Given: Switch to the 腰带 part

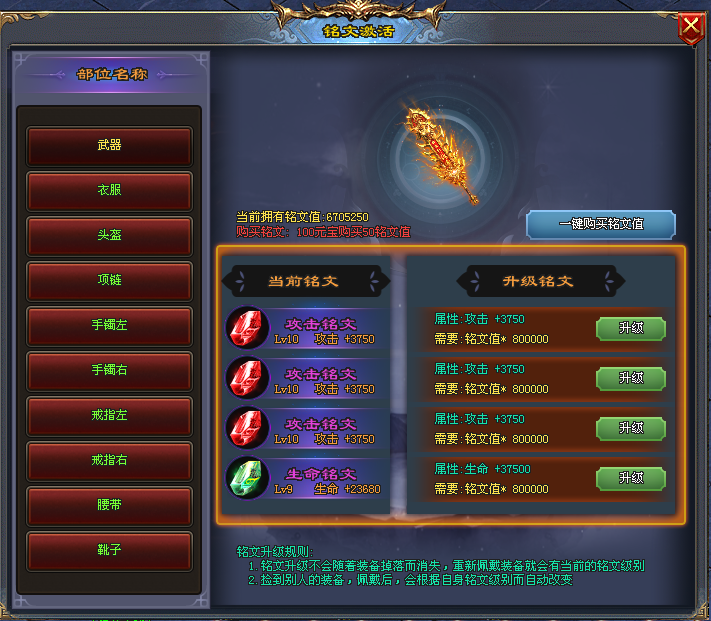Looking at the screenshot, I should [110, 506].
